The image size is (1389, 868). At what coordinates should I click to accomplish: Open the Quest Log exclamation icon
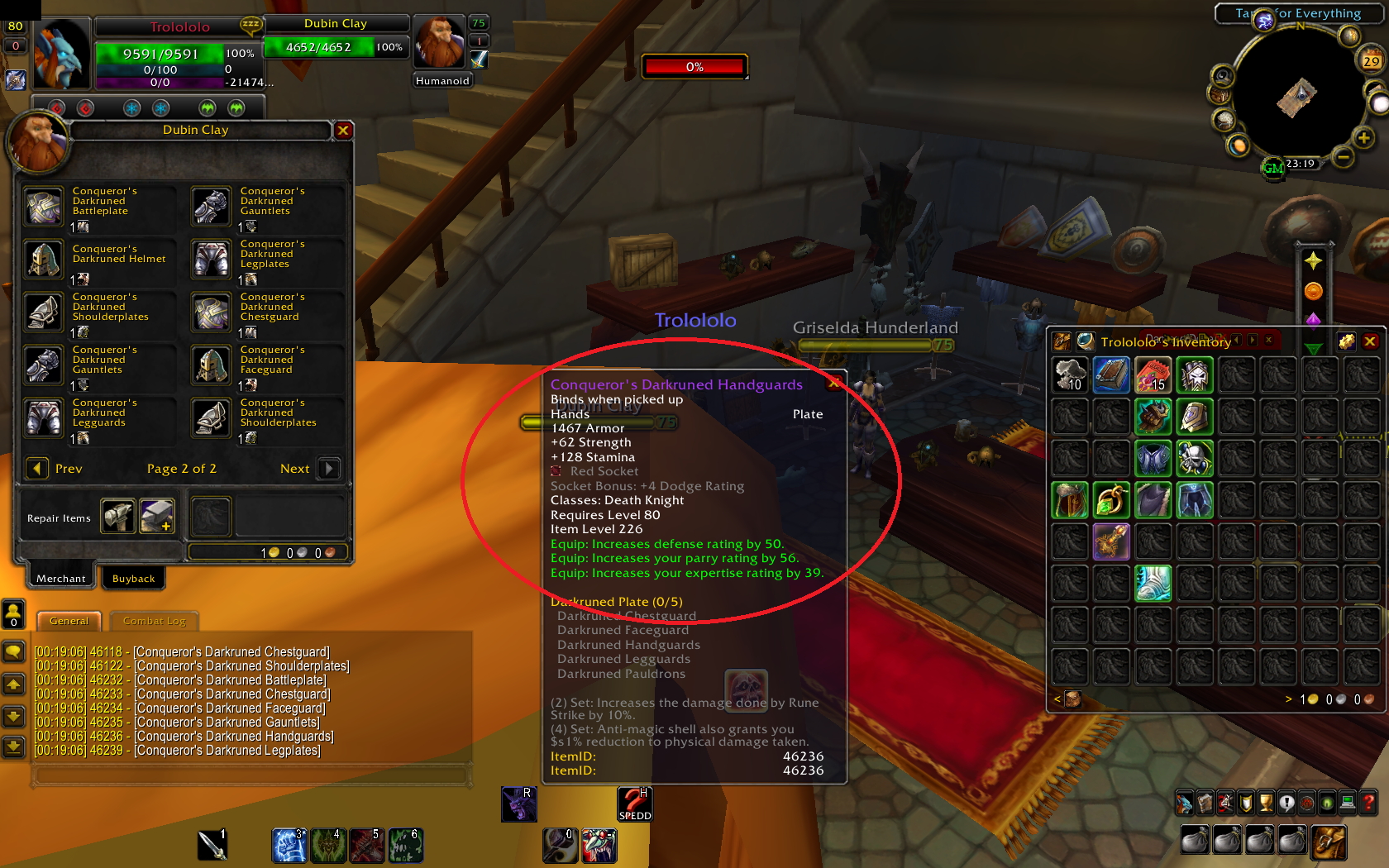1286,803
